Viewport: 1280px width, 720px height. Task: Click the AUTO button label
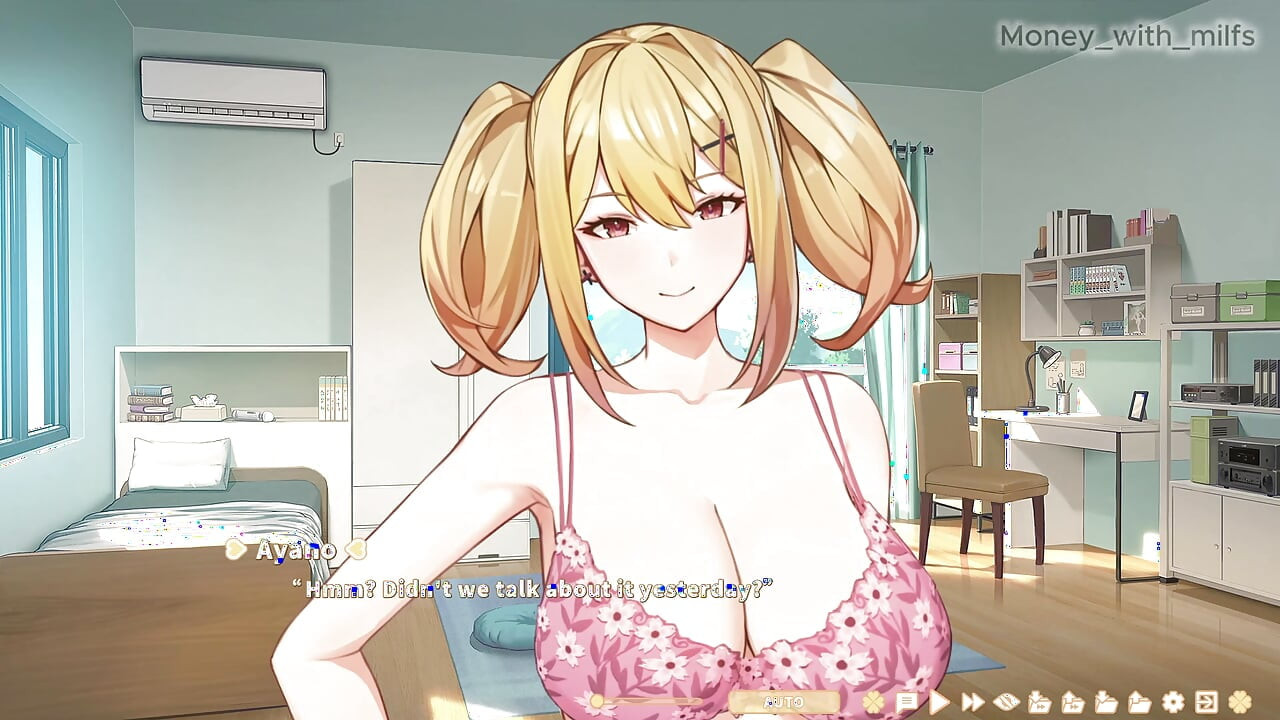point(786,701)
